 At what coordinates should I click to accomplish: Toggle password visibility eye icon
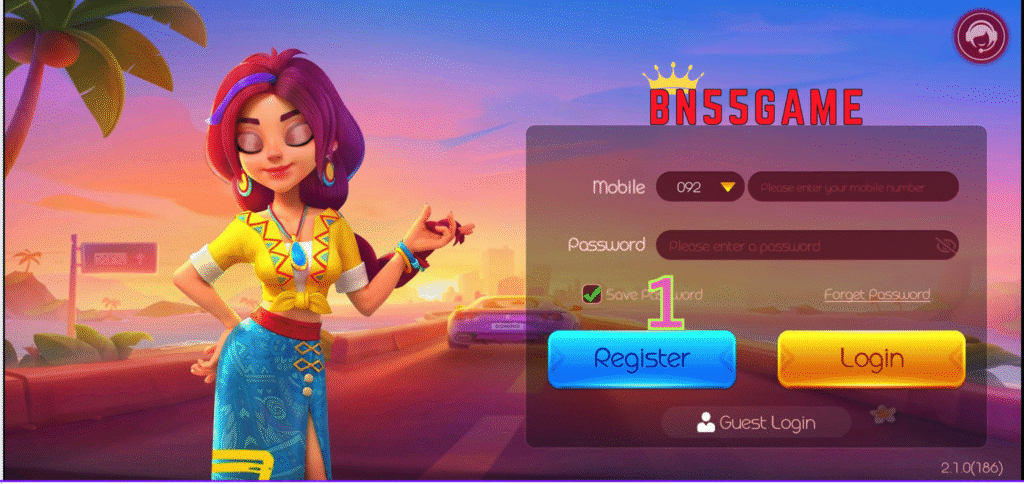click(x=944, y=245)
